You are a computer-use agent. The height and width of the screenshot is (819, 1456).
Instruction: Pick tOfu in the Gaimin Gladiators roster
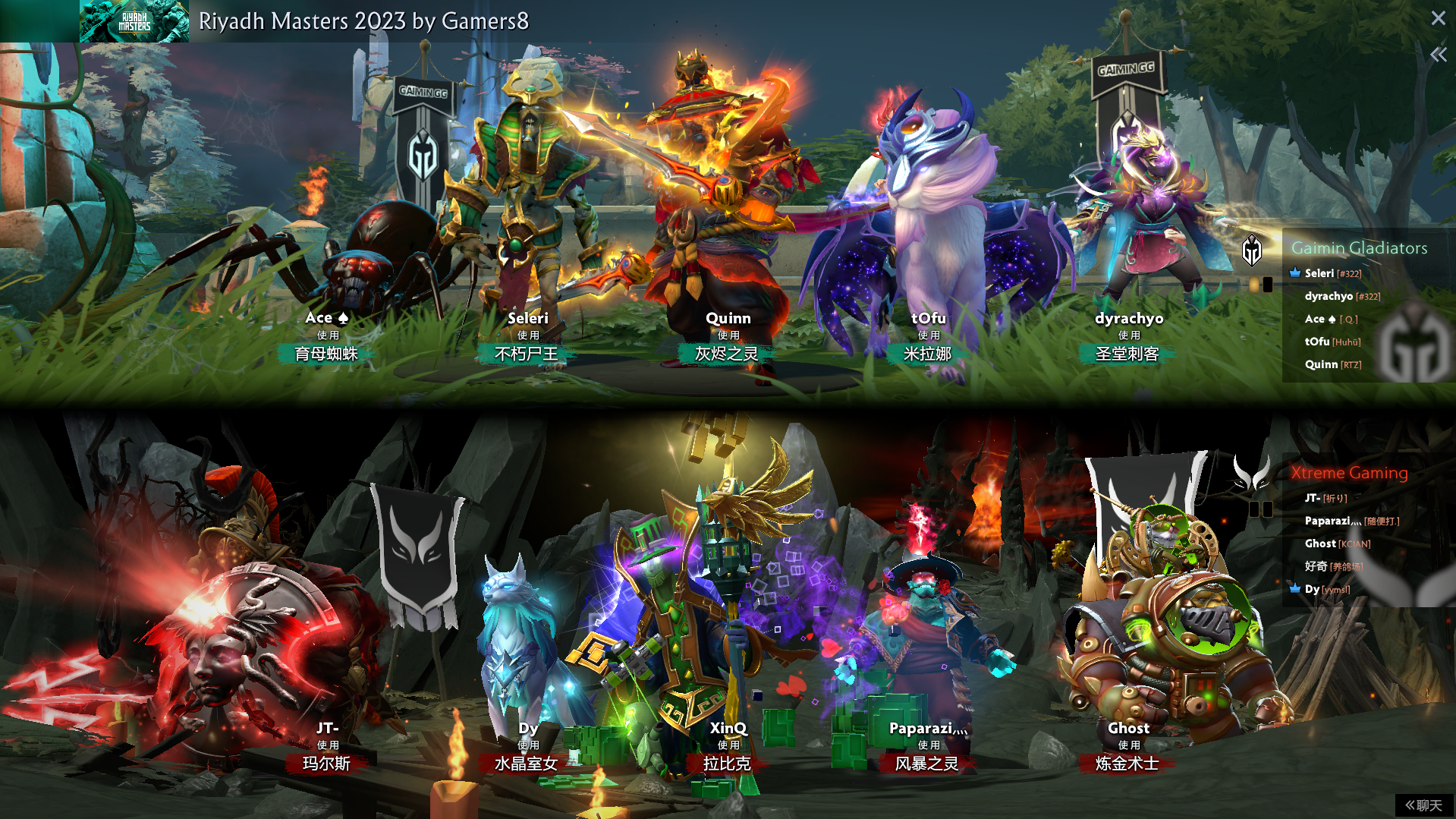pyautogui.click(x=1317, y=342)
